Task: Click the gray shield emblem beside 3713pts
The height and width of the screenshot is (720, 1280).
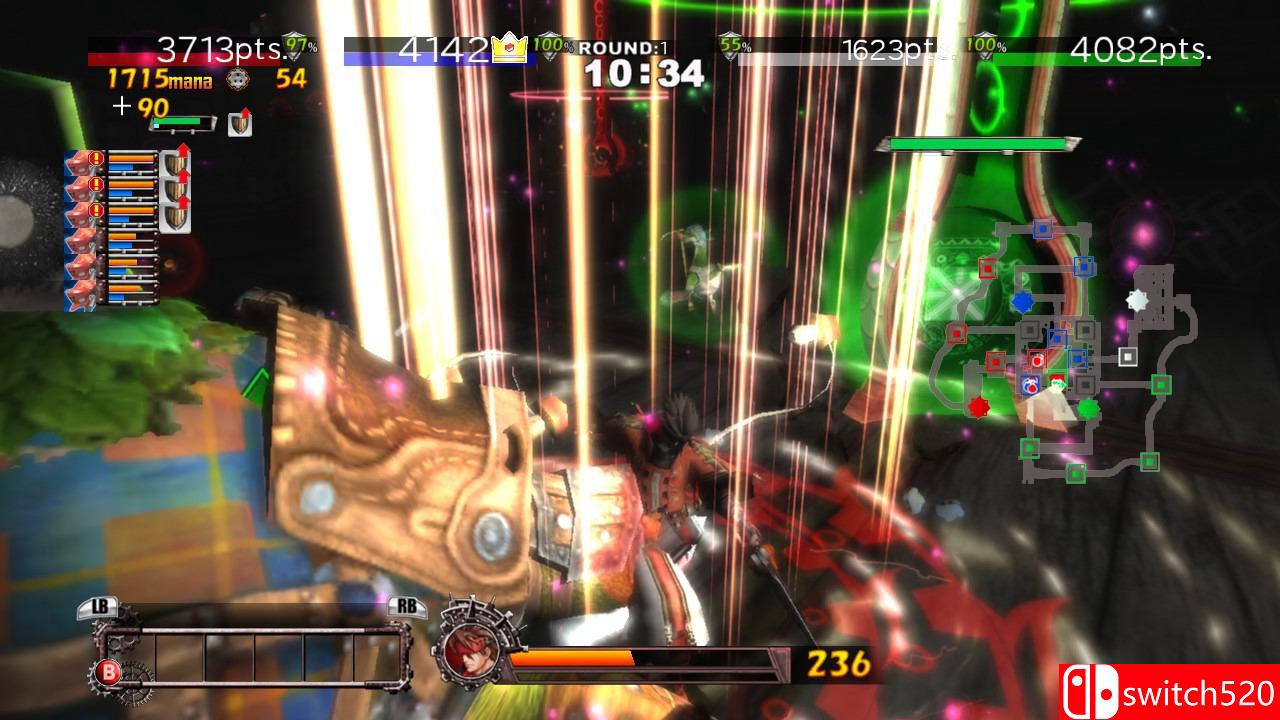Action: click(292, 44)
